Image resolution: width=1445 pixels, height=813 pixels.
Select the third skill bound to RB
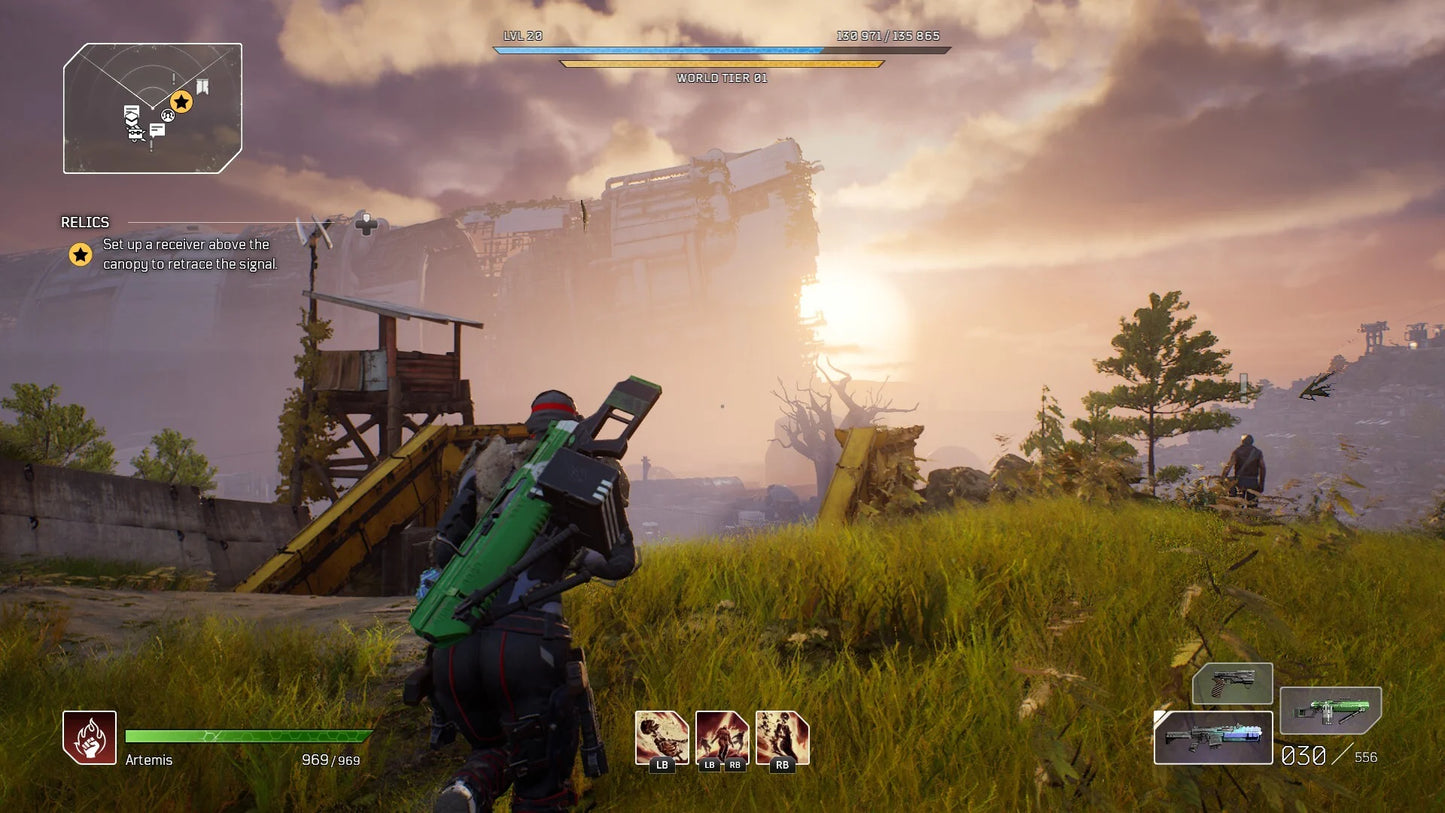[x=783, y=736]
